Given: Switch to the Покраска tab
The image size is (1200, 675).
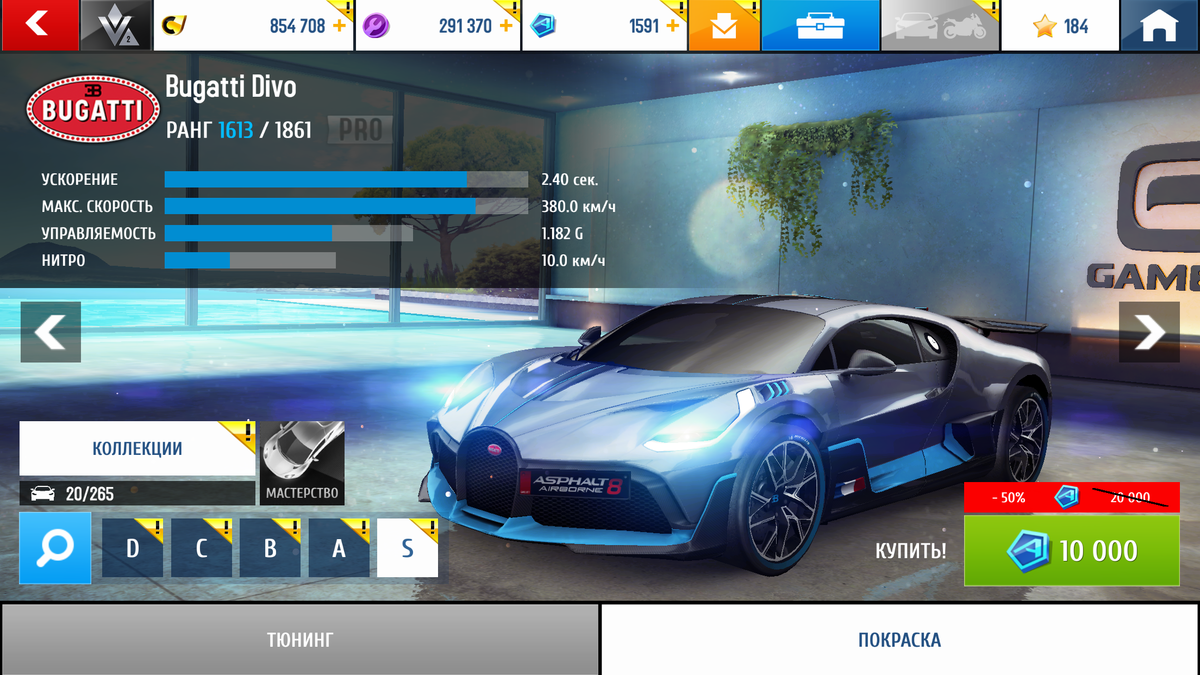Looking at the screenshot, I should coord(899,639).
